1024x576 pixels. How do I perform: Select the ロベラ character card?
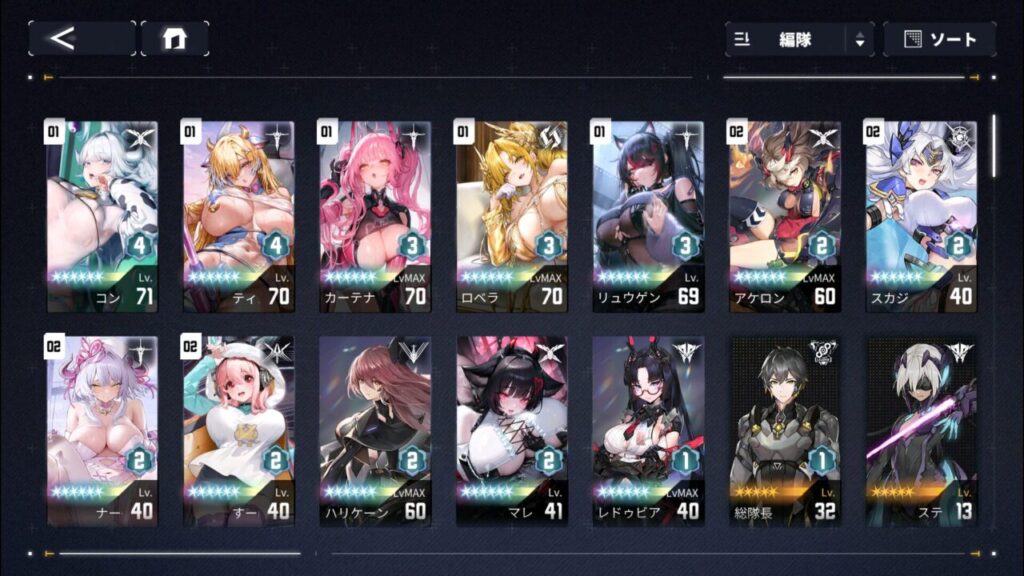click(x=512, y=216)
